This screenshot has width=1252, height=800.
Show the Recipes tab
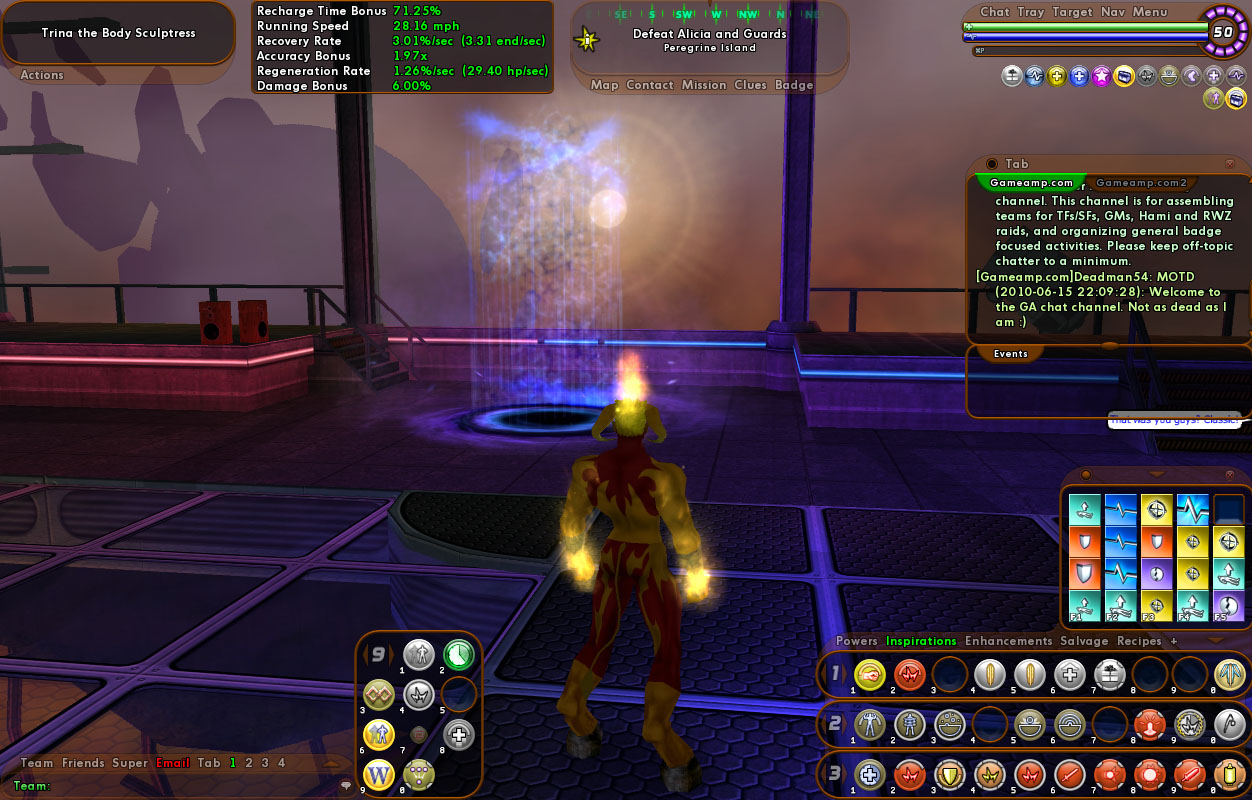(x=1139, y=641)
